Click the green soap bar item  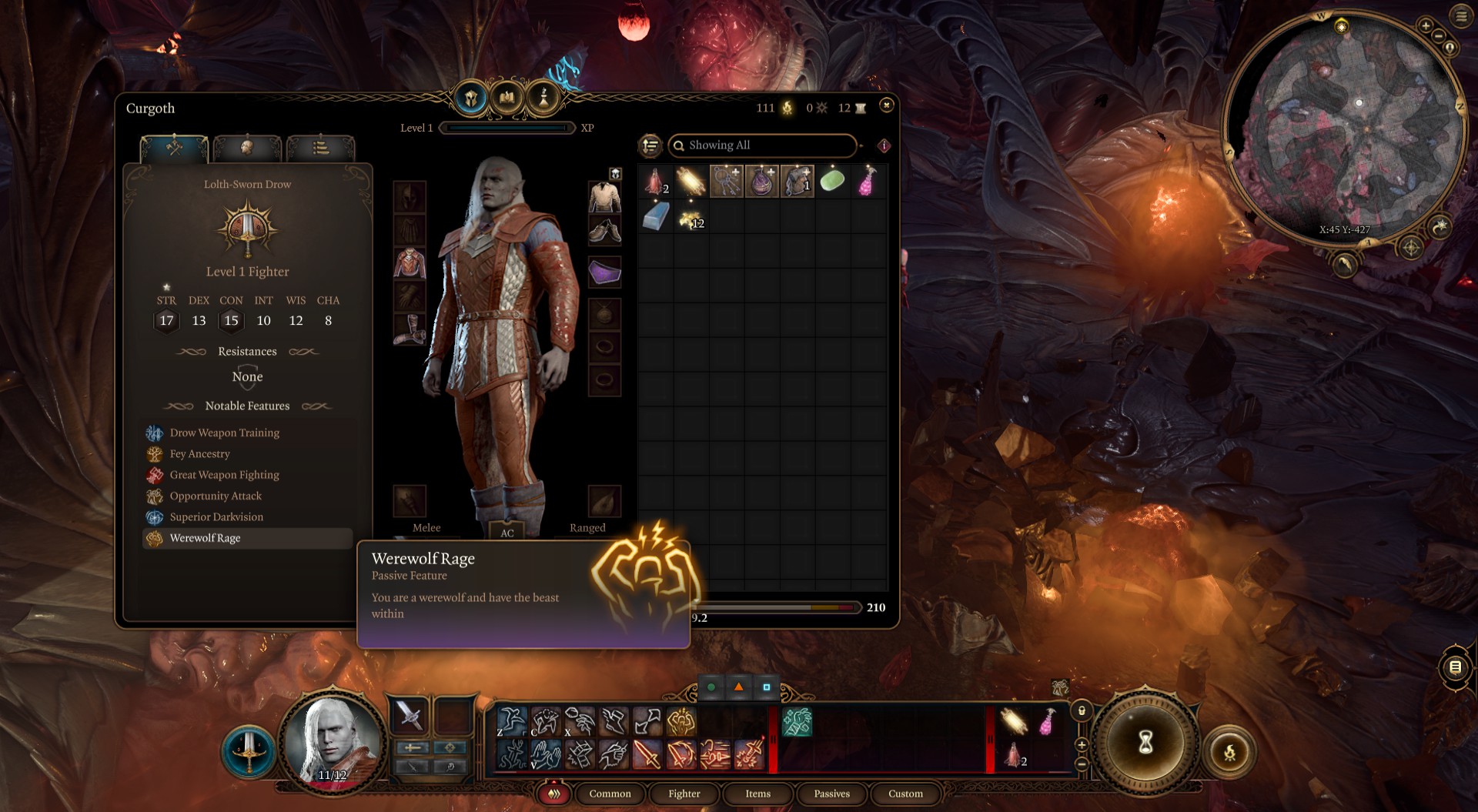tap(832, 182)
